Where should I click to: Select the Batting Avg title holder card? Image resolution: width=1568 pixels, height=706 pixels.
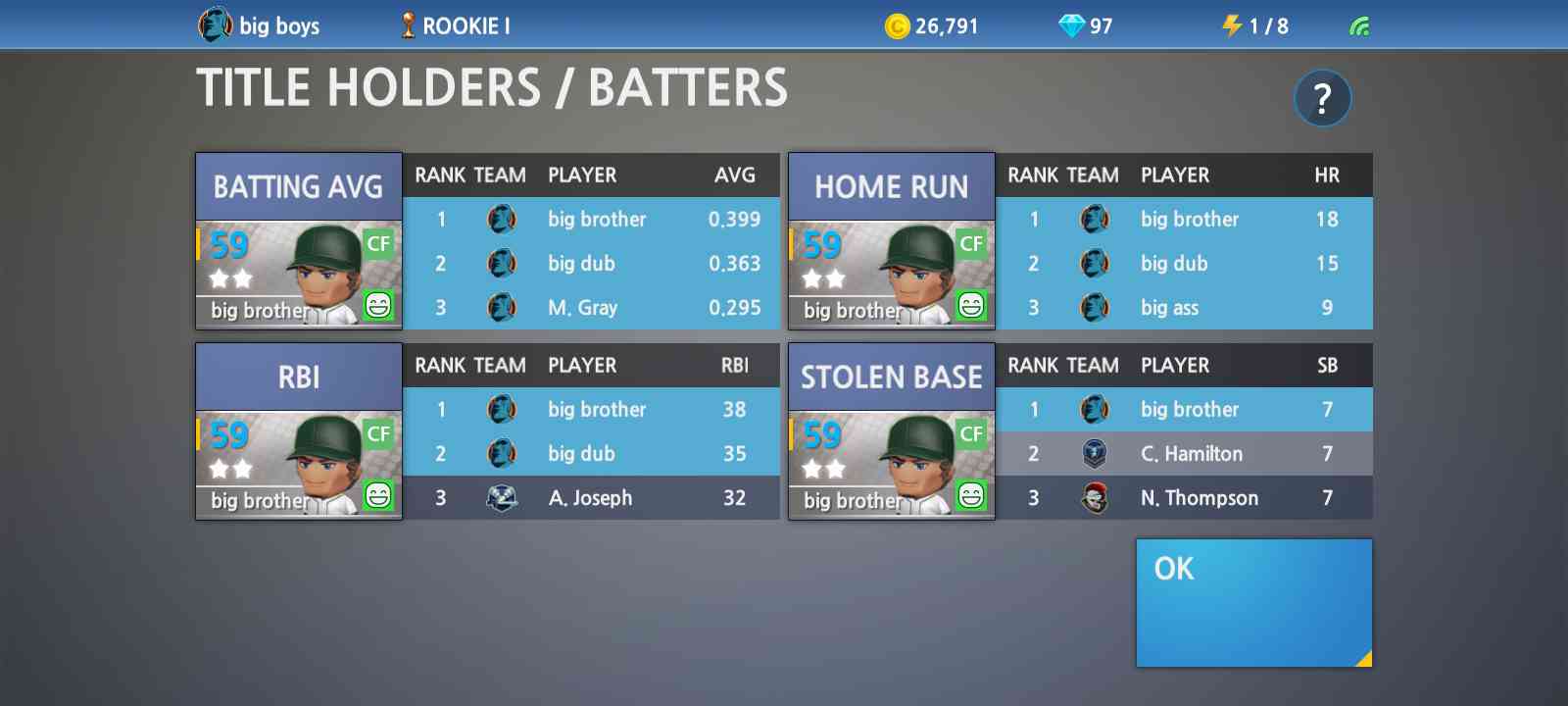click(x=299, y=241)
